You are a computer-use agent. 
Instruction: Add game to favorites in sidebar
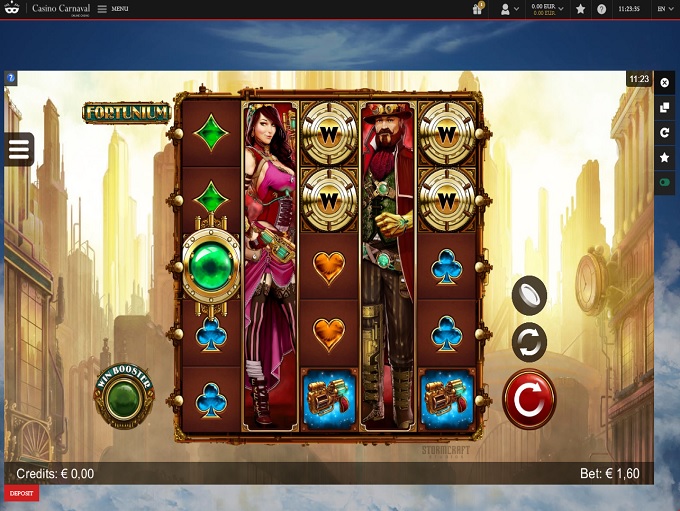pyautogui.click(x=665, y=157)
